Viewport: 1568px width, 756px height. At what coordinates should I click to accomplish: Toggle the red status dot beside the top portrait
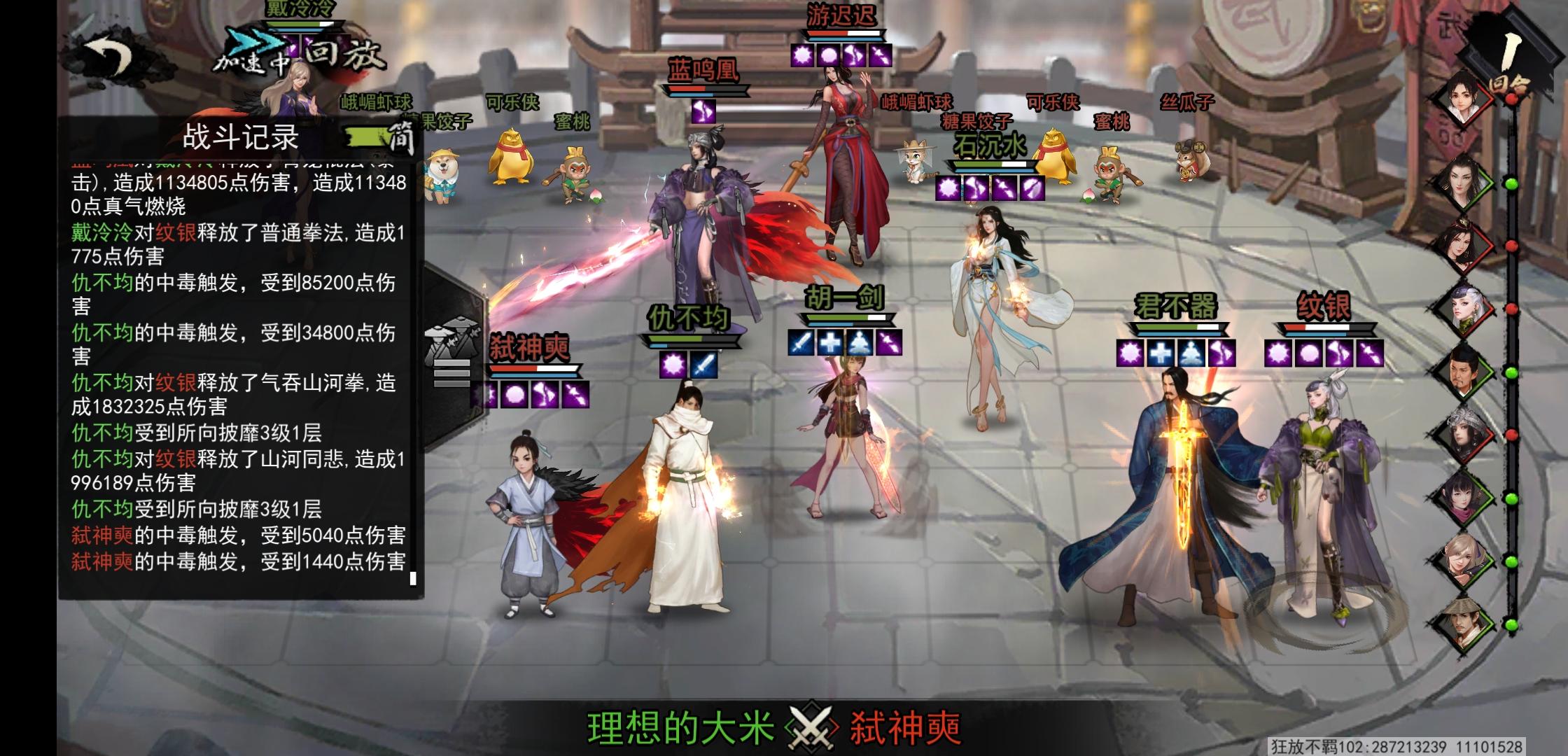tap(1512, 99)
